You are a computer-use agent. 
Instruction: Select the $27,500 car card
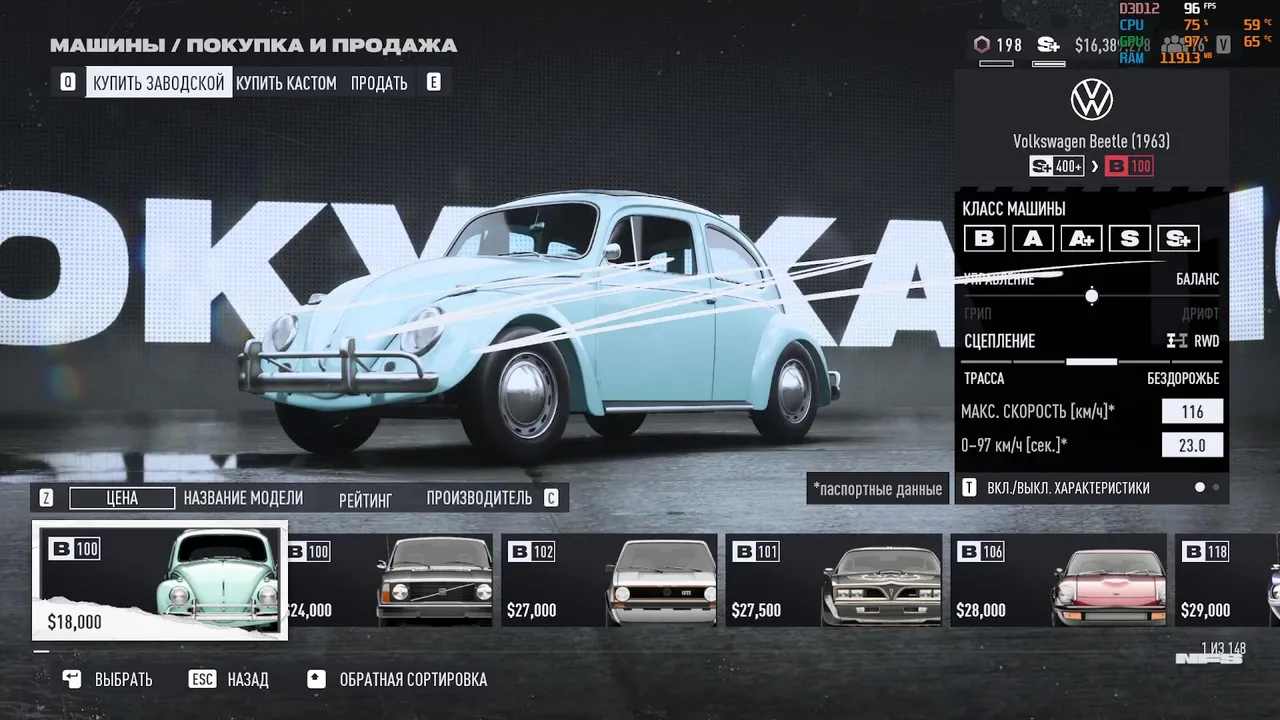834,581
